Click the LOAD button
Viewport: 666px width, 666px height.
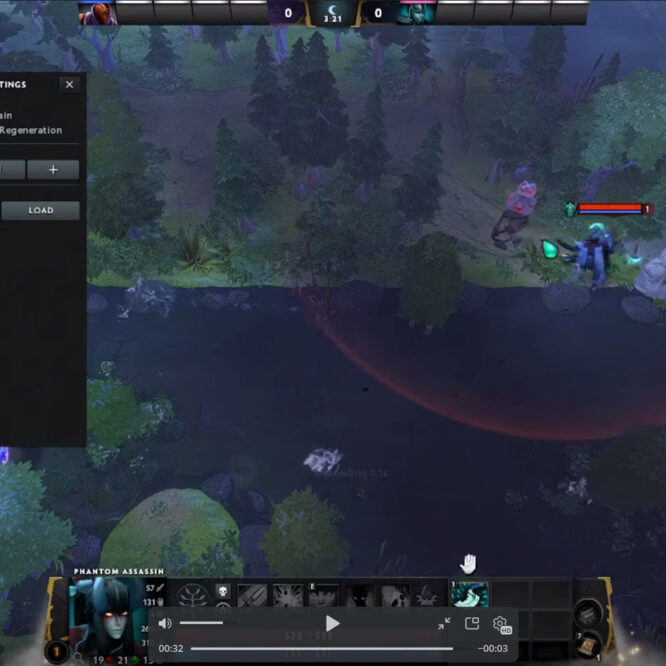point(41,211)
